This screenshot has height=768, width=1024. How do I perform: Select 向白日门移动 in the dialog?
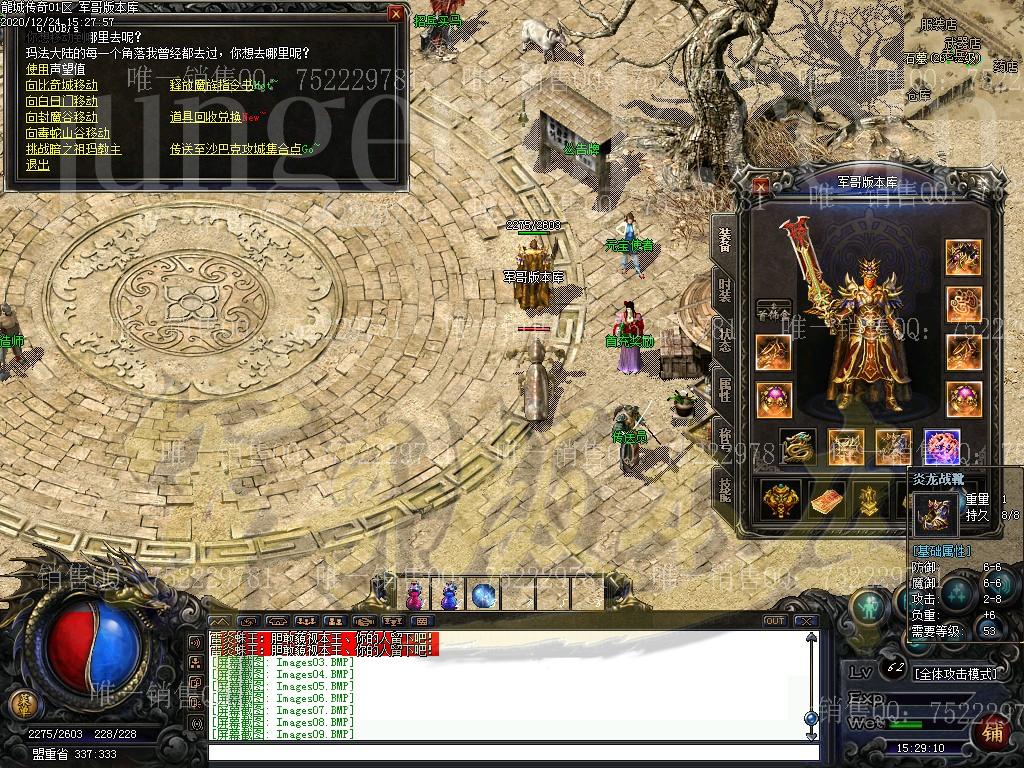pyautogui.click(x=62, y=101)
